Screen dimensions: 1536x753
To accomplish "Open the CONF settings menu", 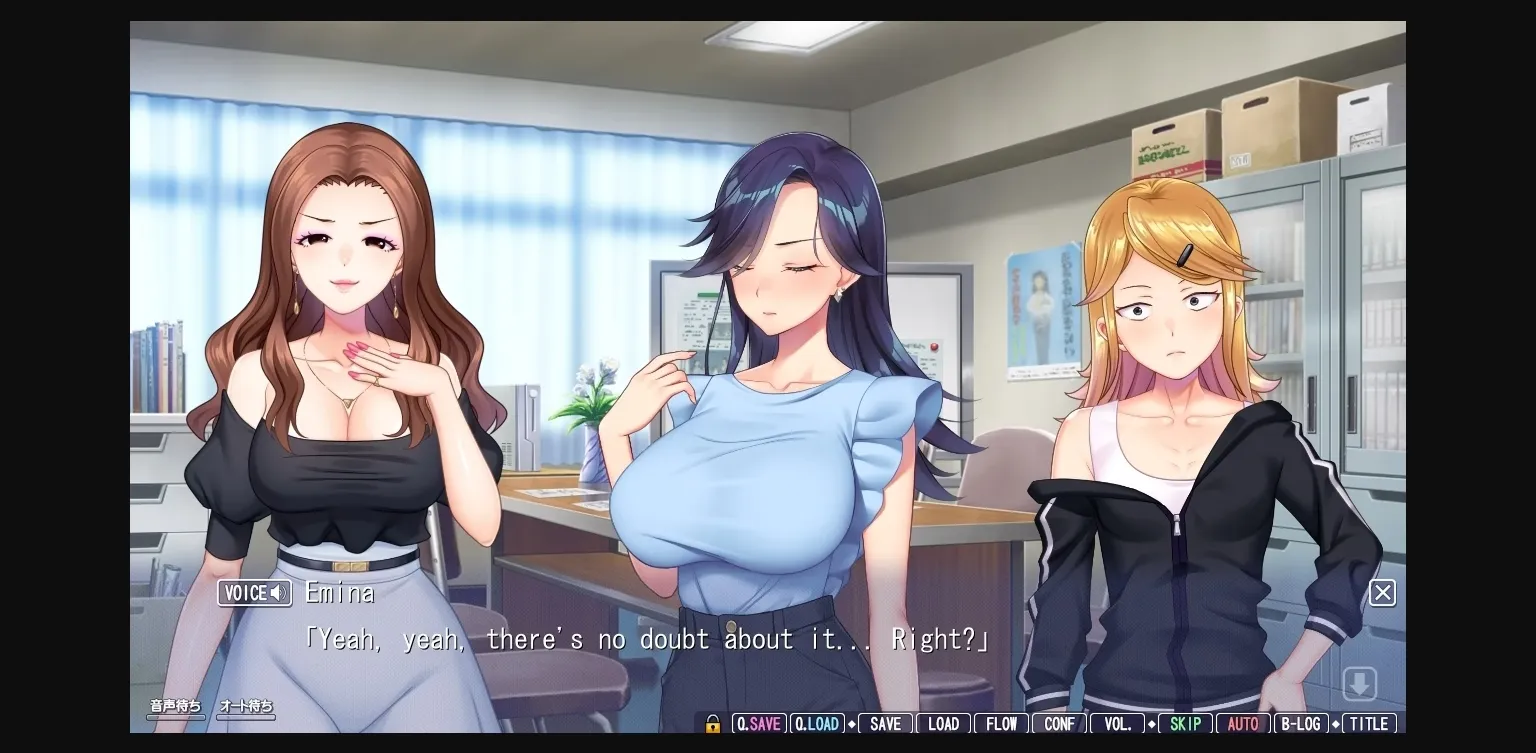I will [1059, 723].
